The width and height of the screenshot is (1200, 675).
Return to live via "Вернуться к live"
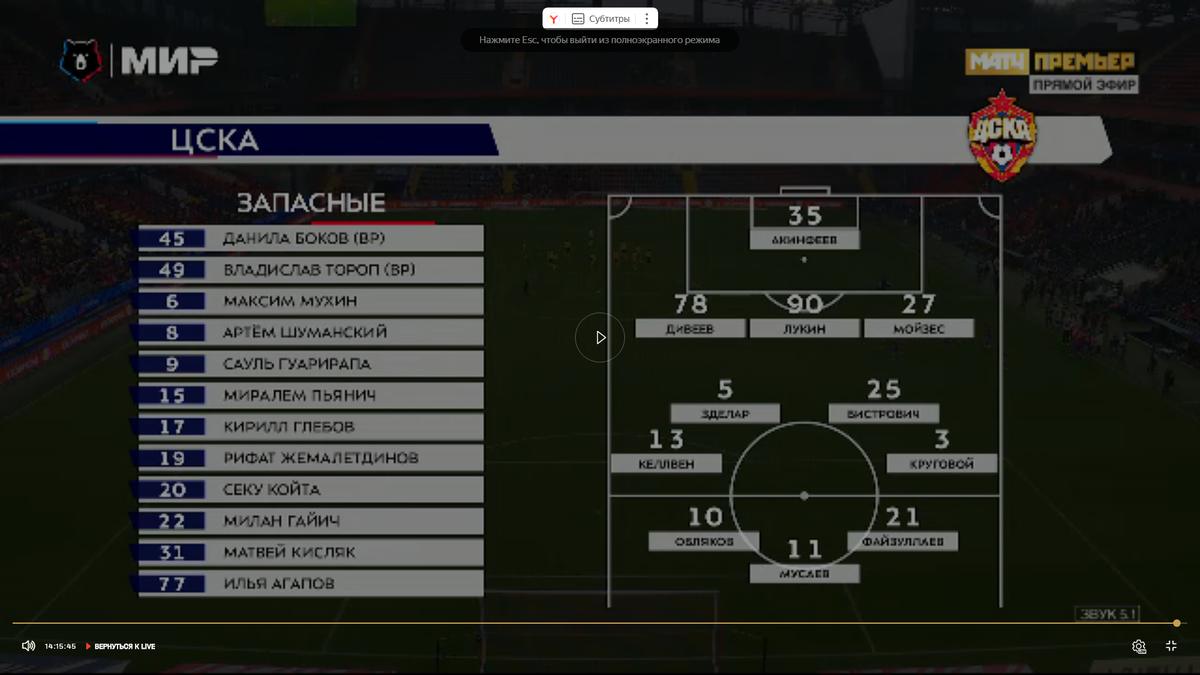[121, 647]
